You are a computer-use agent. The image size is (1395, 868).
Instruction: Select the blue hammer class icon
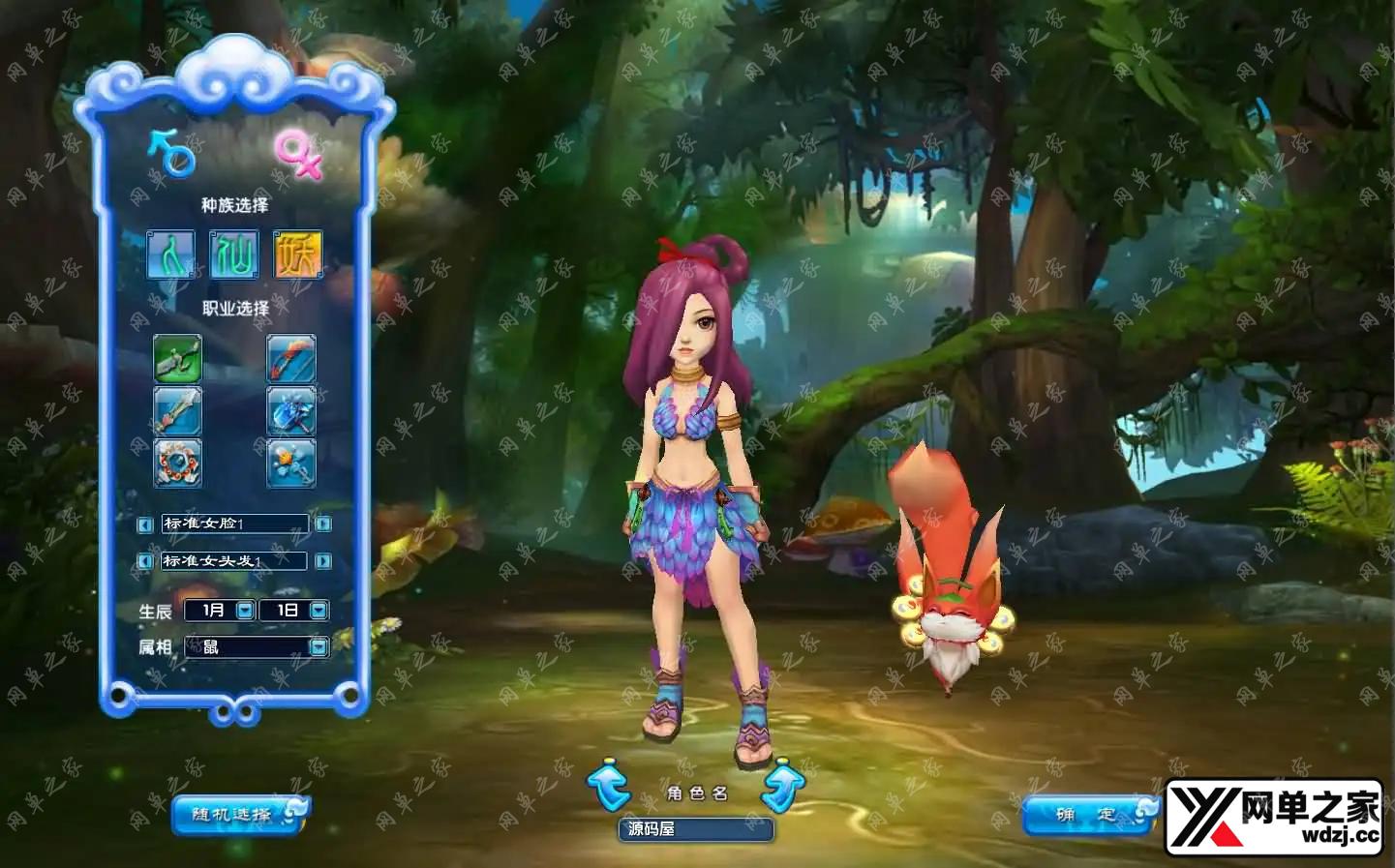(x=290, y=411)
